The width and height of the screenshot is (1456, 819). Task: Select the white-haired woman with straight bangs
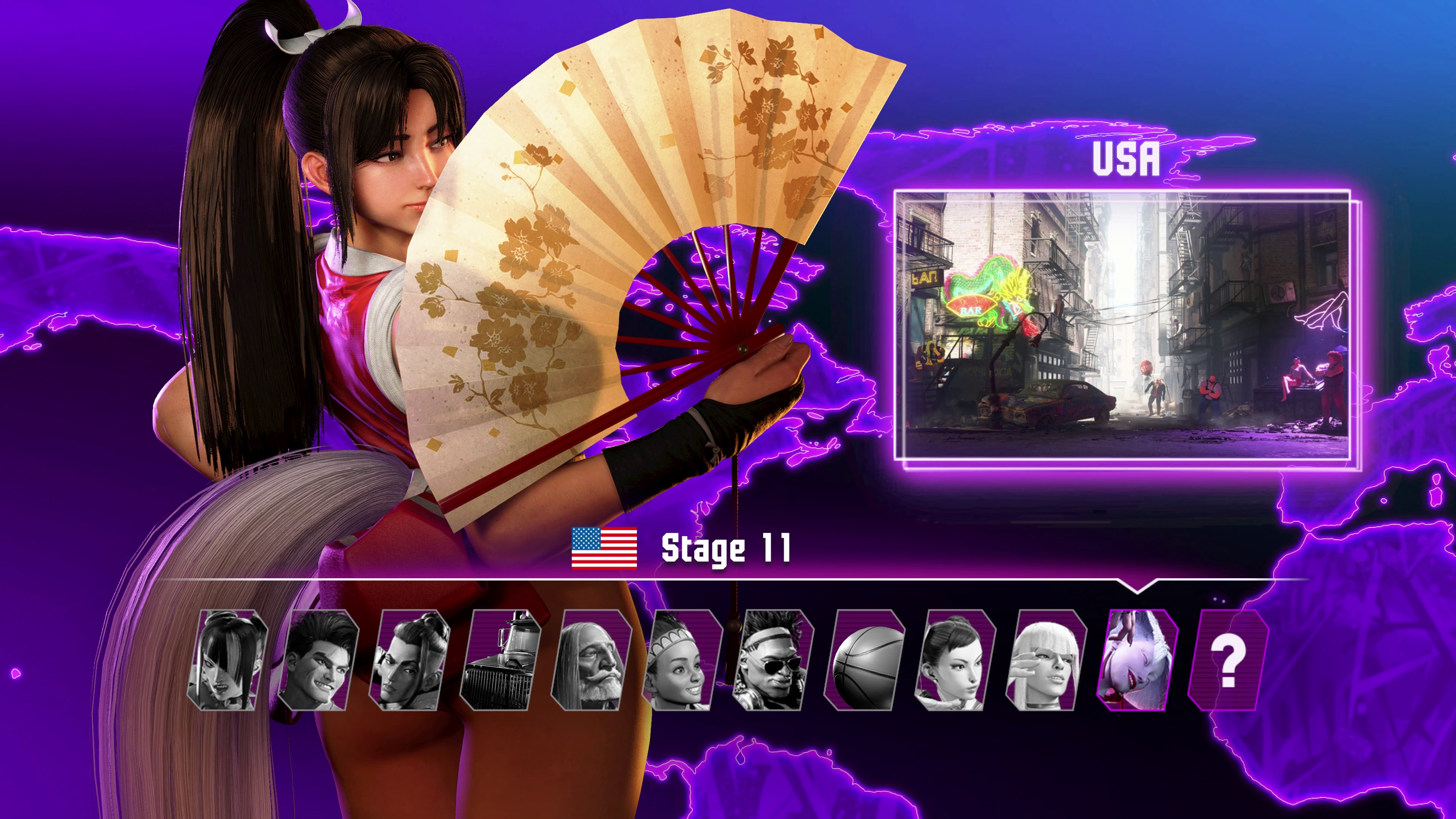[x=1046, y=660]
